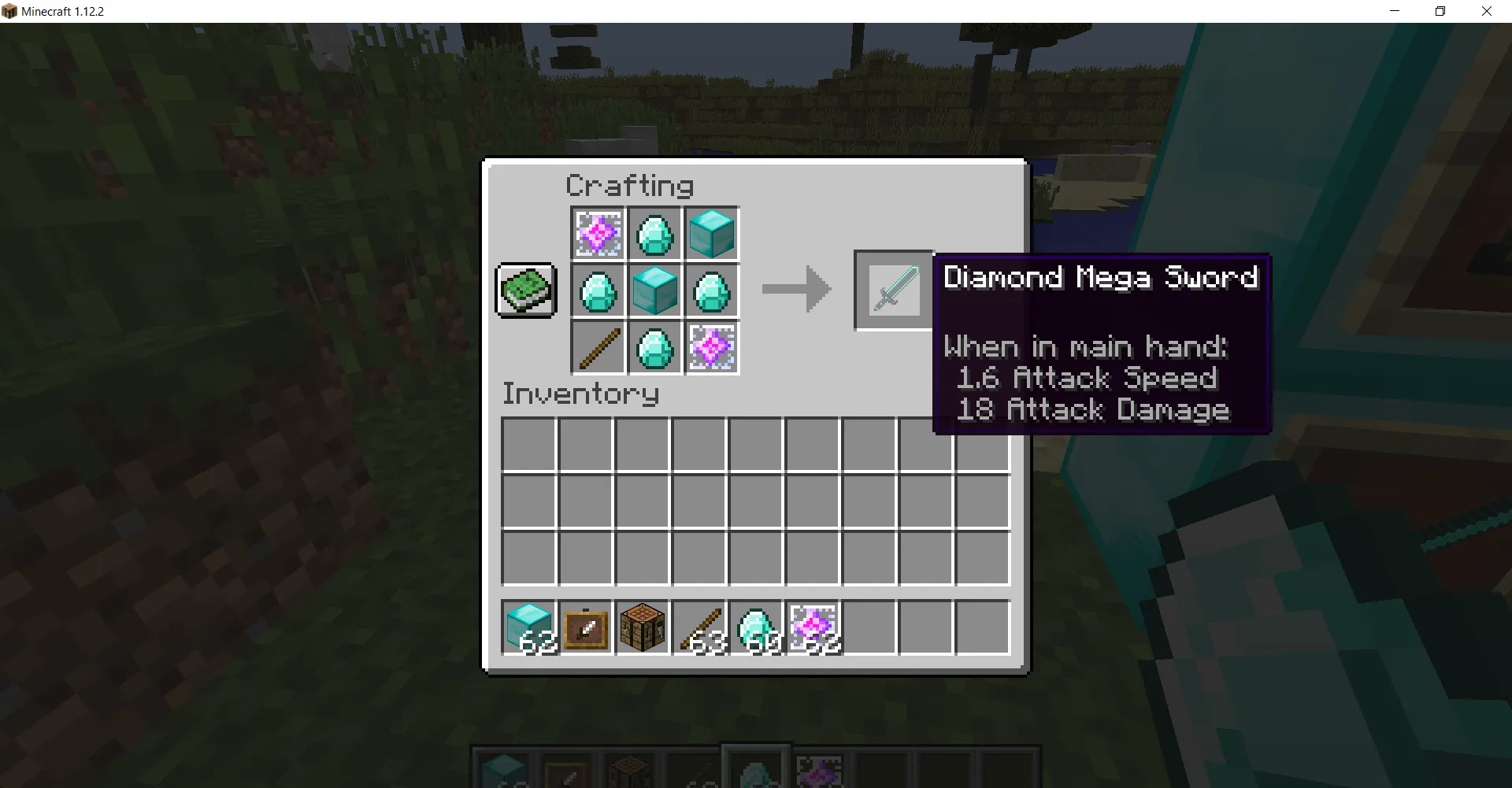Toggle the recipe book panel open
This screenshot has height=788, width=1512.
pyautogui.click(x=526, y=290)
